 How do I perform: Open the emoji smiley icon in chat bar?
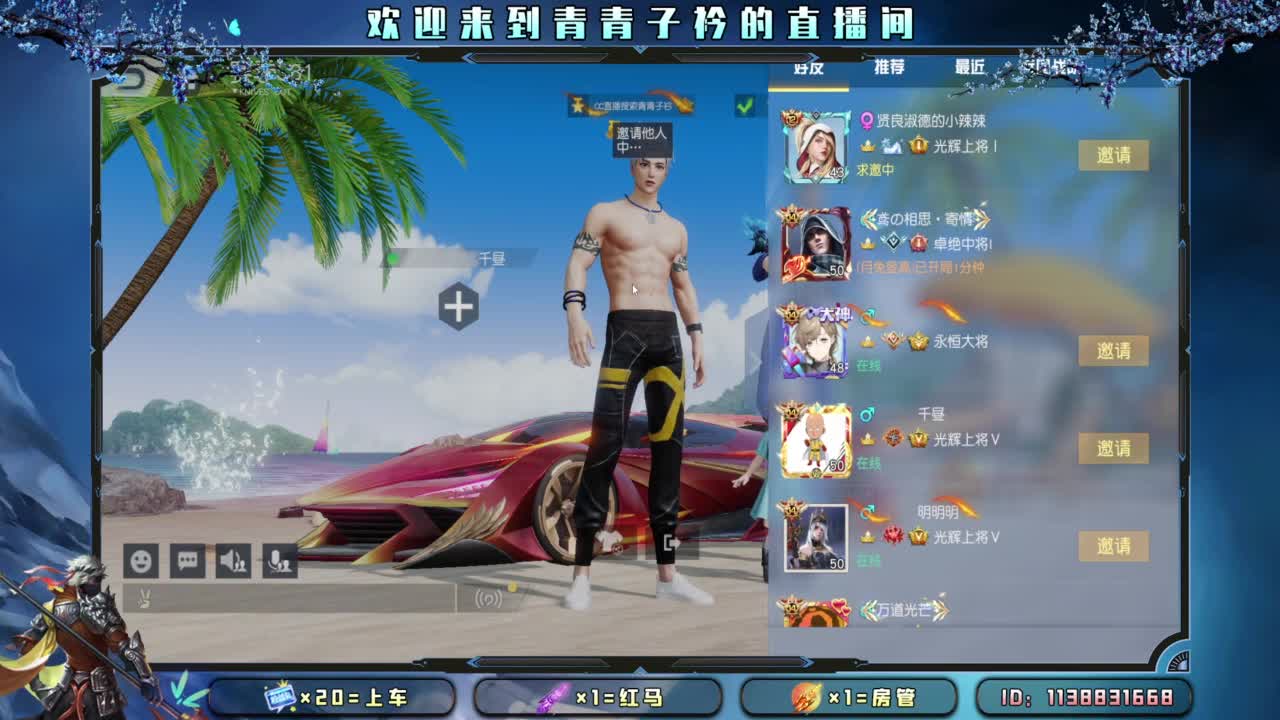click(x=140, y=560)
